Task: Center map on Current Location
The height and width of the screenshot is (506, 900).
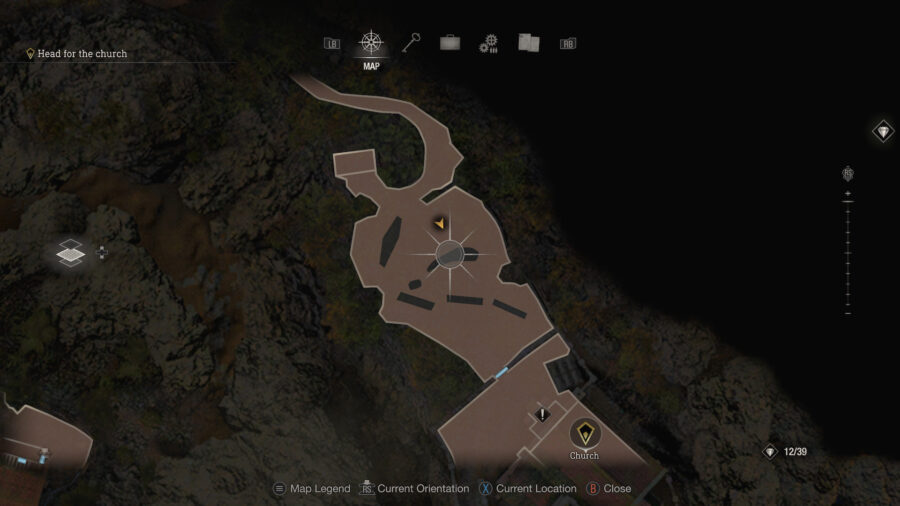Action: point(528,489)
